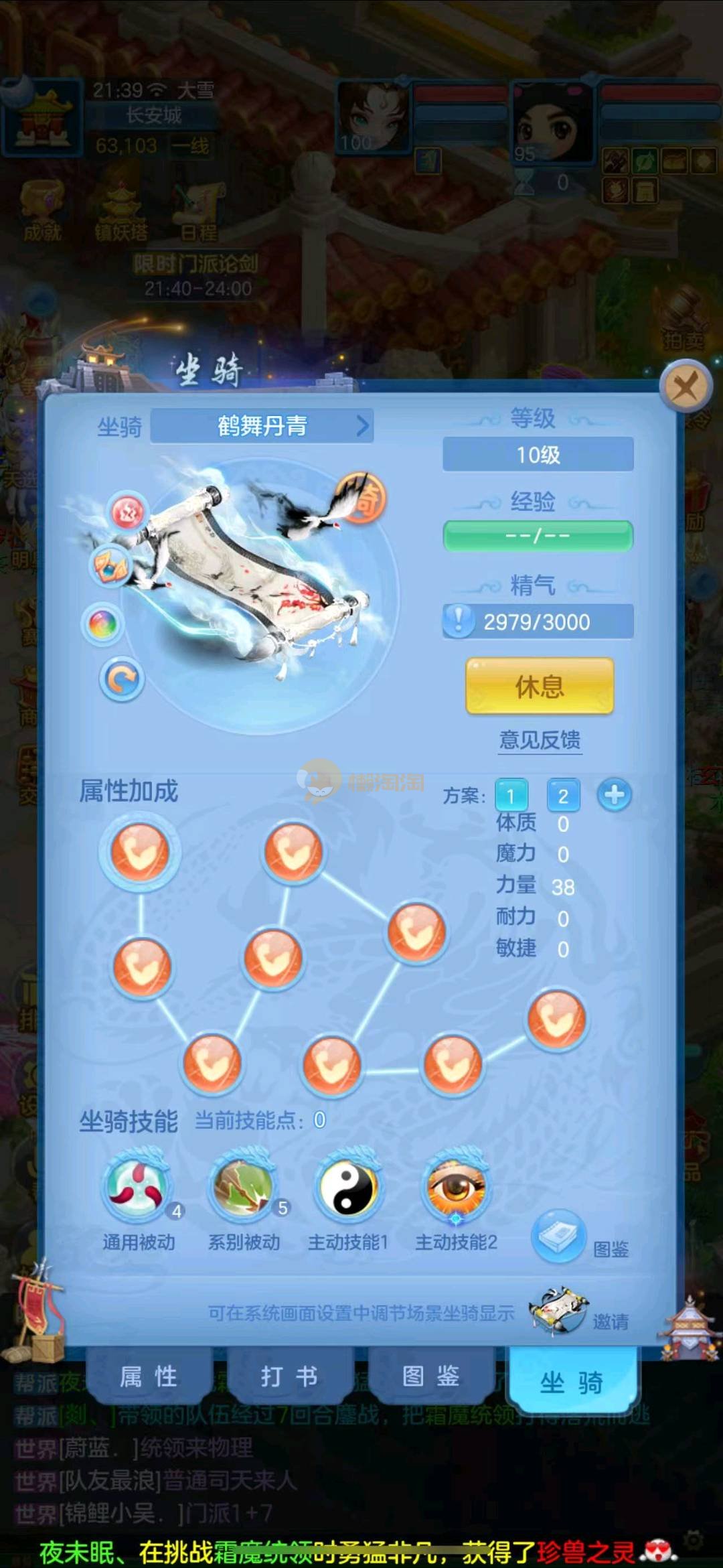Select attribute scheme 1

click(x=511, y=796)
